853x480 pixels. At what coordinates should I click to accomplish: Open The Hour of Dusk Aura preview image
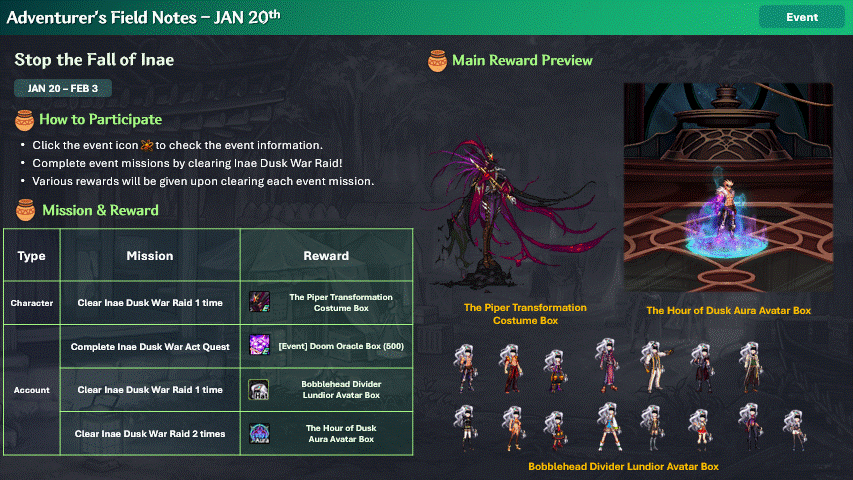[x=727, y=188]
